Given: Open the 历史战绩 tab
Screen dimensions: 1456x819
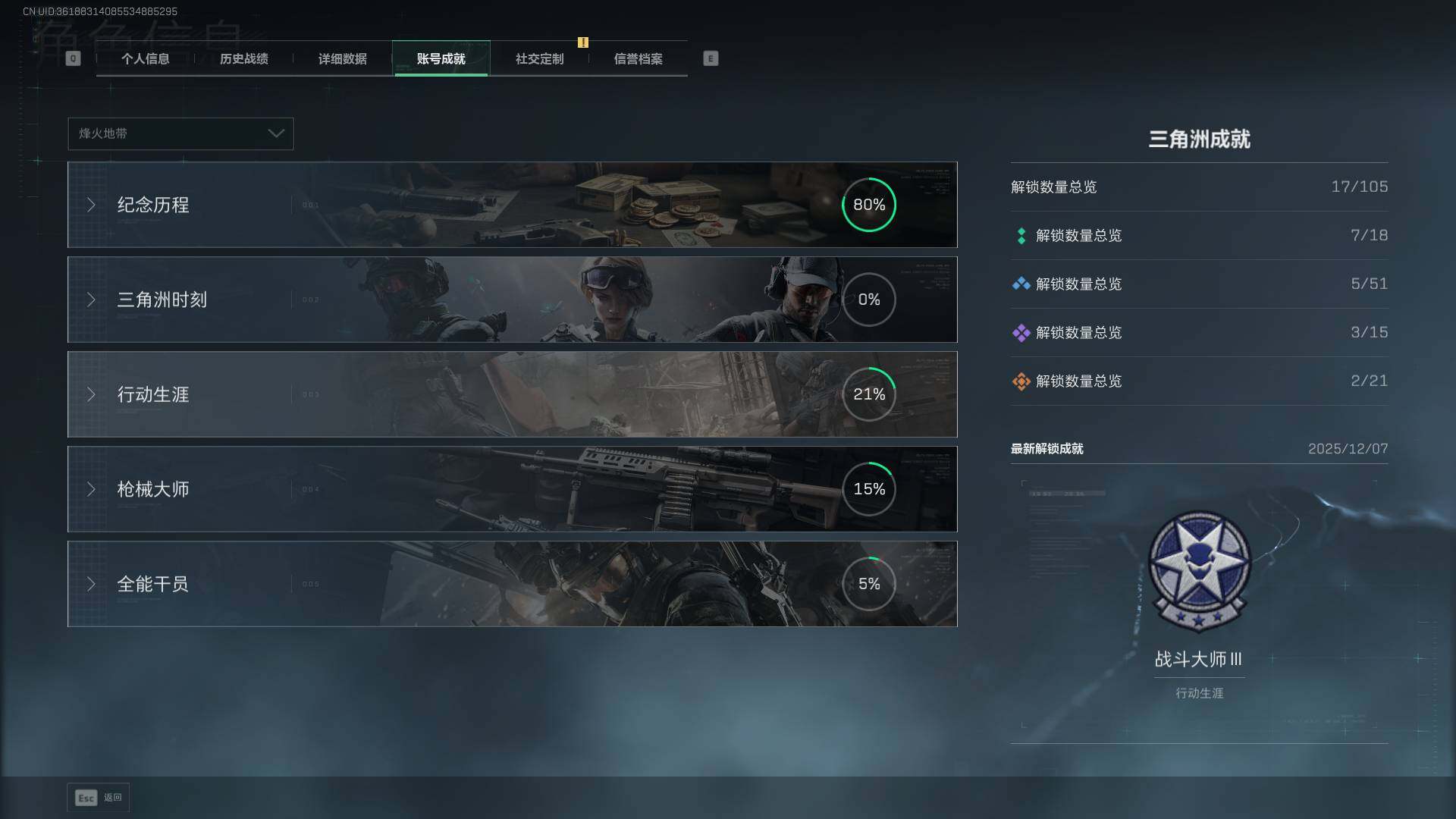Looking at the screenshot, I should pyautogui.click(x=243, y=59).
